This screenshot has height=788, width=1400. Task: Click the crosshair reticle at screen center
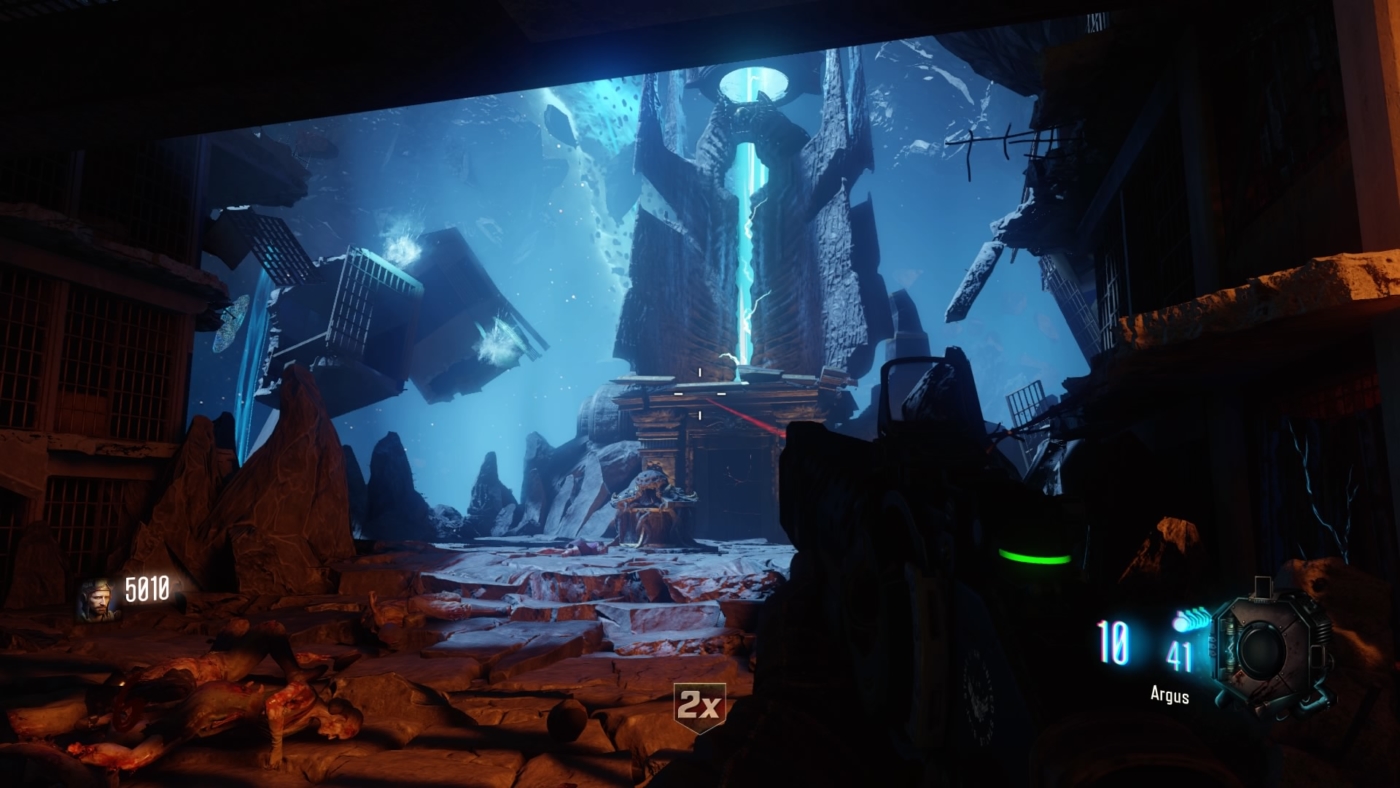700,394
